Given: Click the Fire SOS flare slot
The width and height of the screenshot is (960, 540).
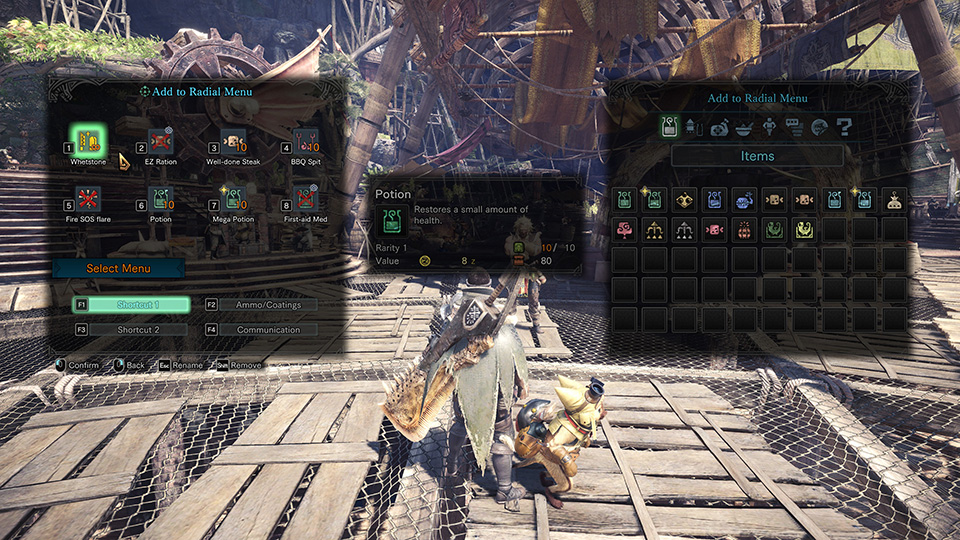Looking at the screenshot, I should [x=87, y=198].
